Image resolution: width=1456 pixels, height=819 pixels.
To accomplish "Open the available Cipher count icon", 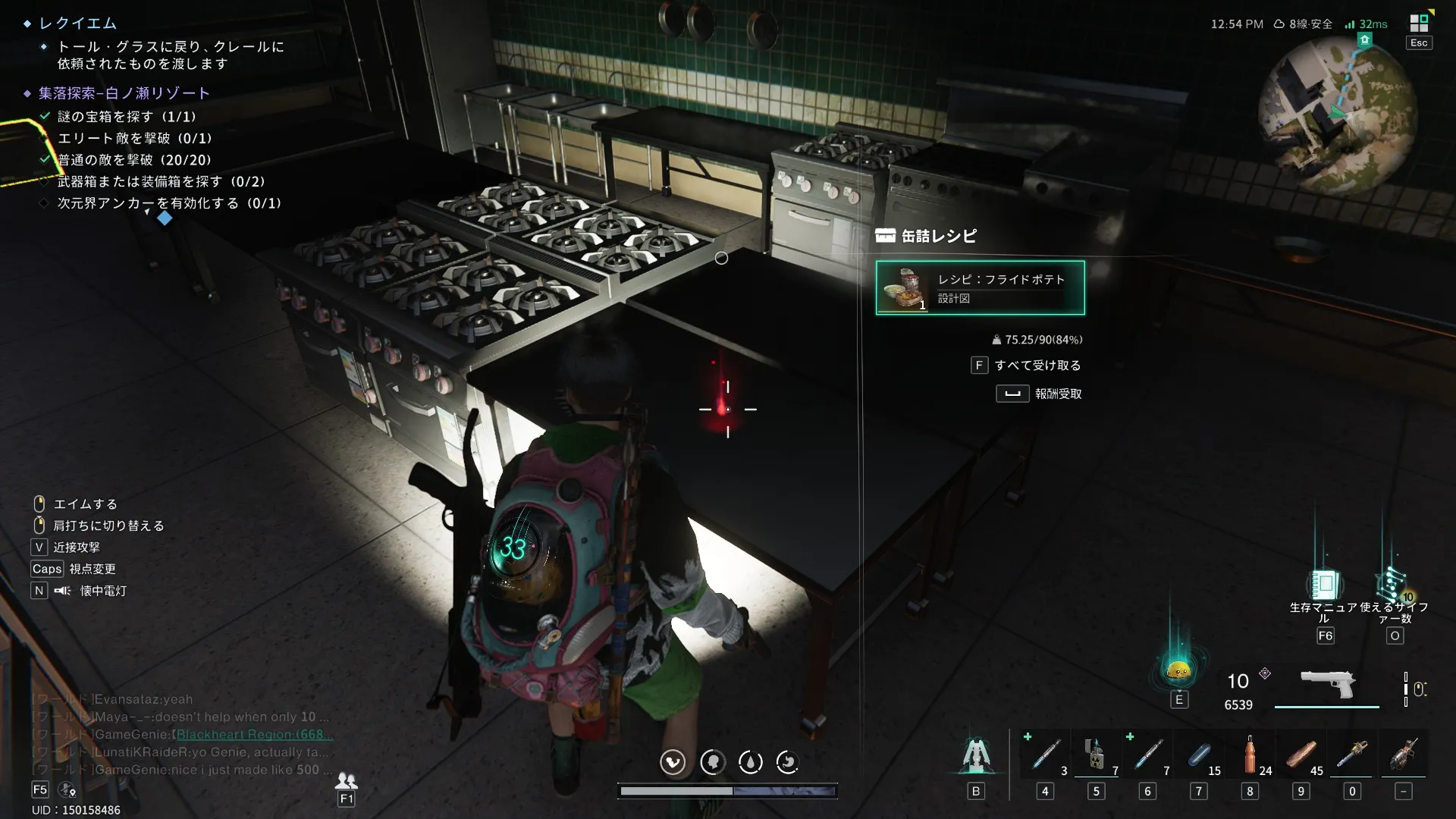I will click(x=1393, y=585).
